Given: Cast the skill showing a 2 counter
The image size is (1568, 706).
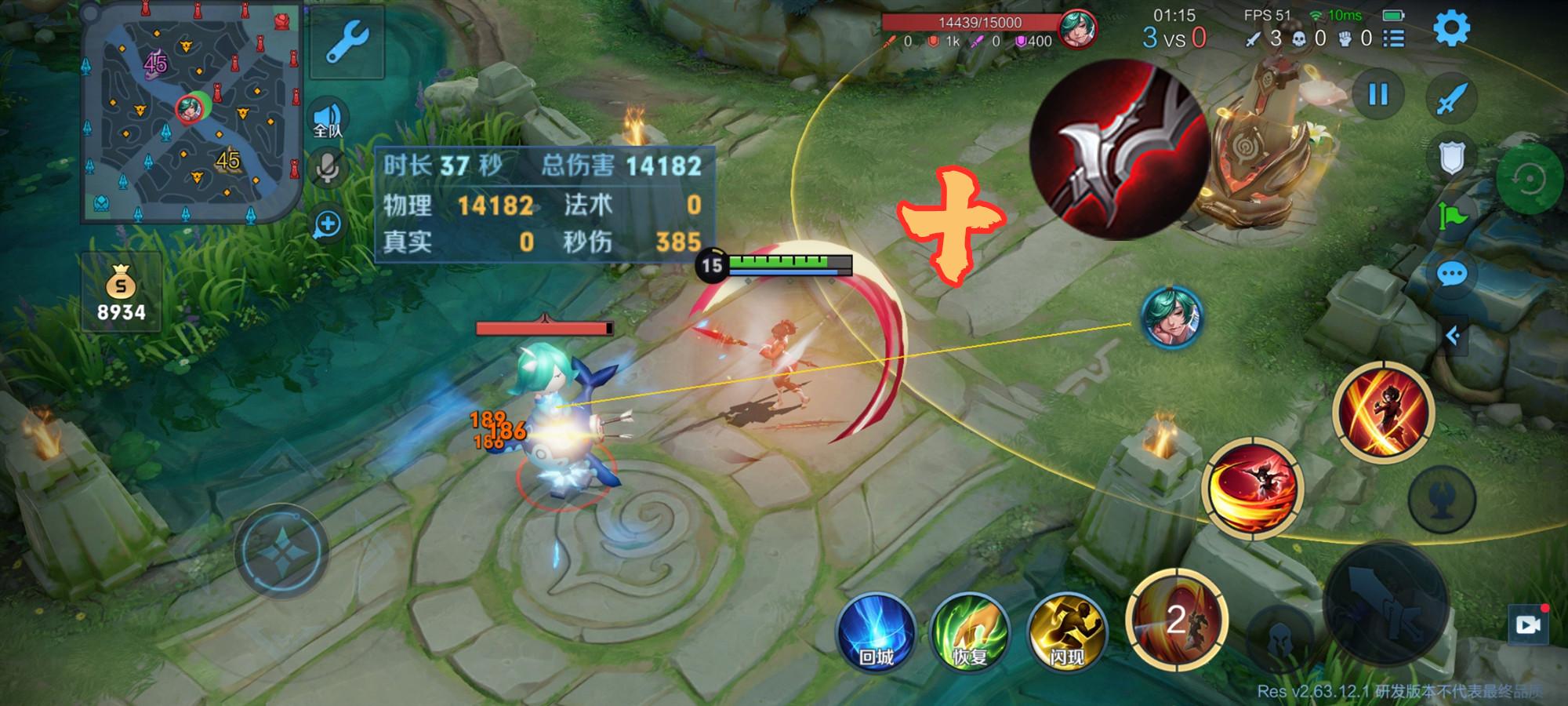Looking at the screenshot, I should (1175, 620).
